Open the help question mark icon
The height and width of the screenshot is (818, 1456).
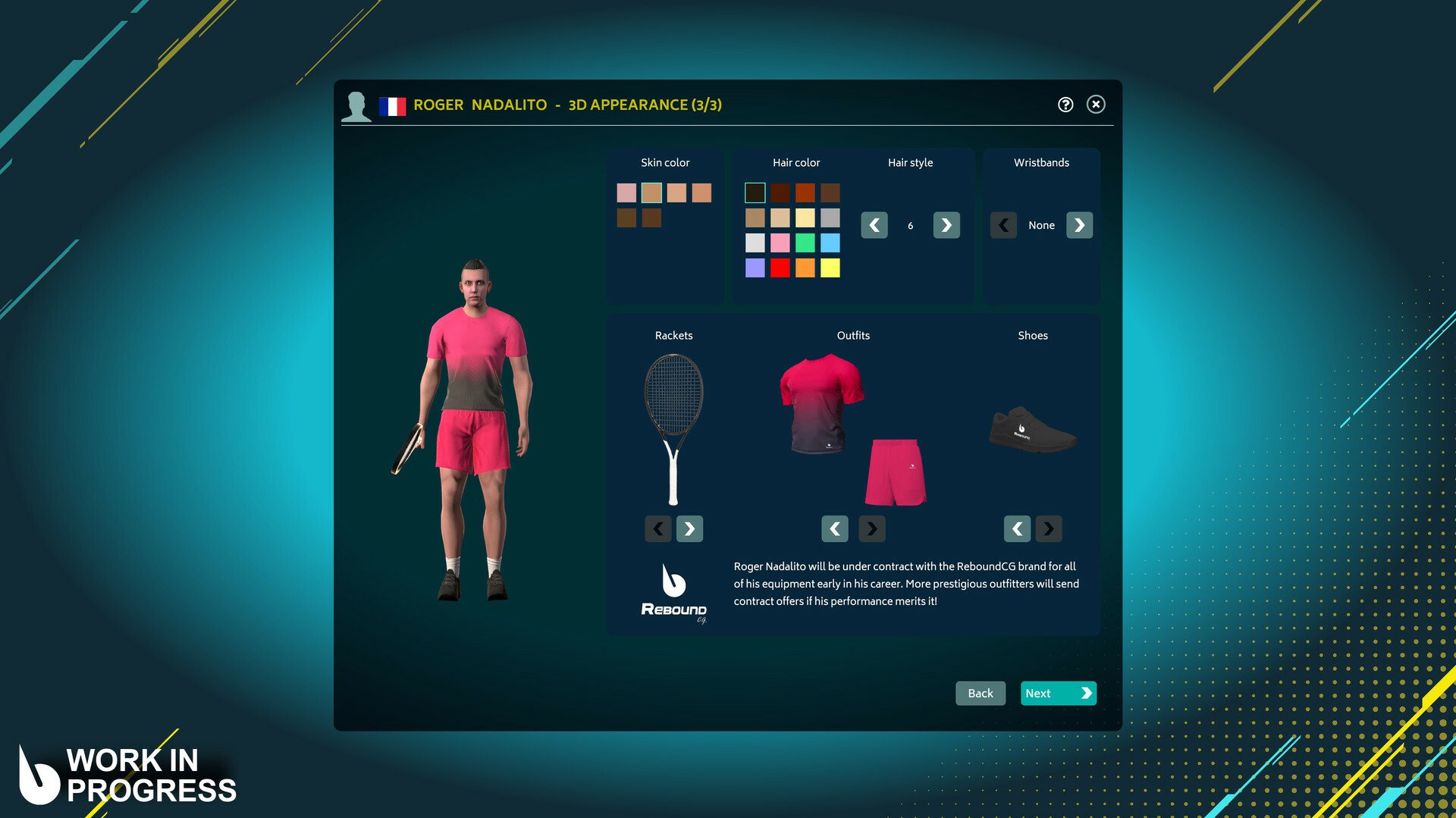[1065, 105]
